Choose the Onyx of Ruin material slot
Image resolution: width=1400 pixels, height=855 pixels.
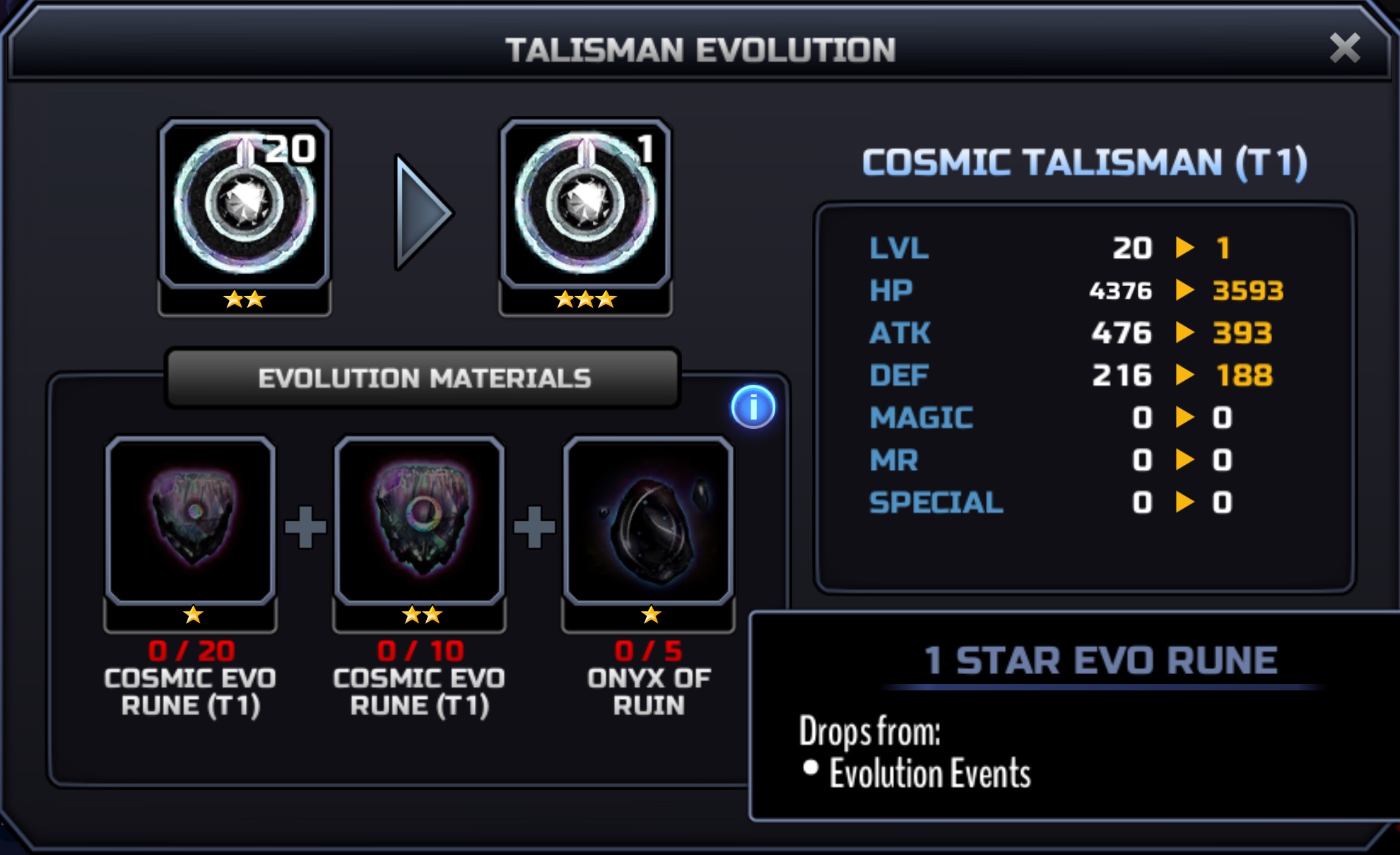tap(649, 521)
